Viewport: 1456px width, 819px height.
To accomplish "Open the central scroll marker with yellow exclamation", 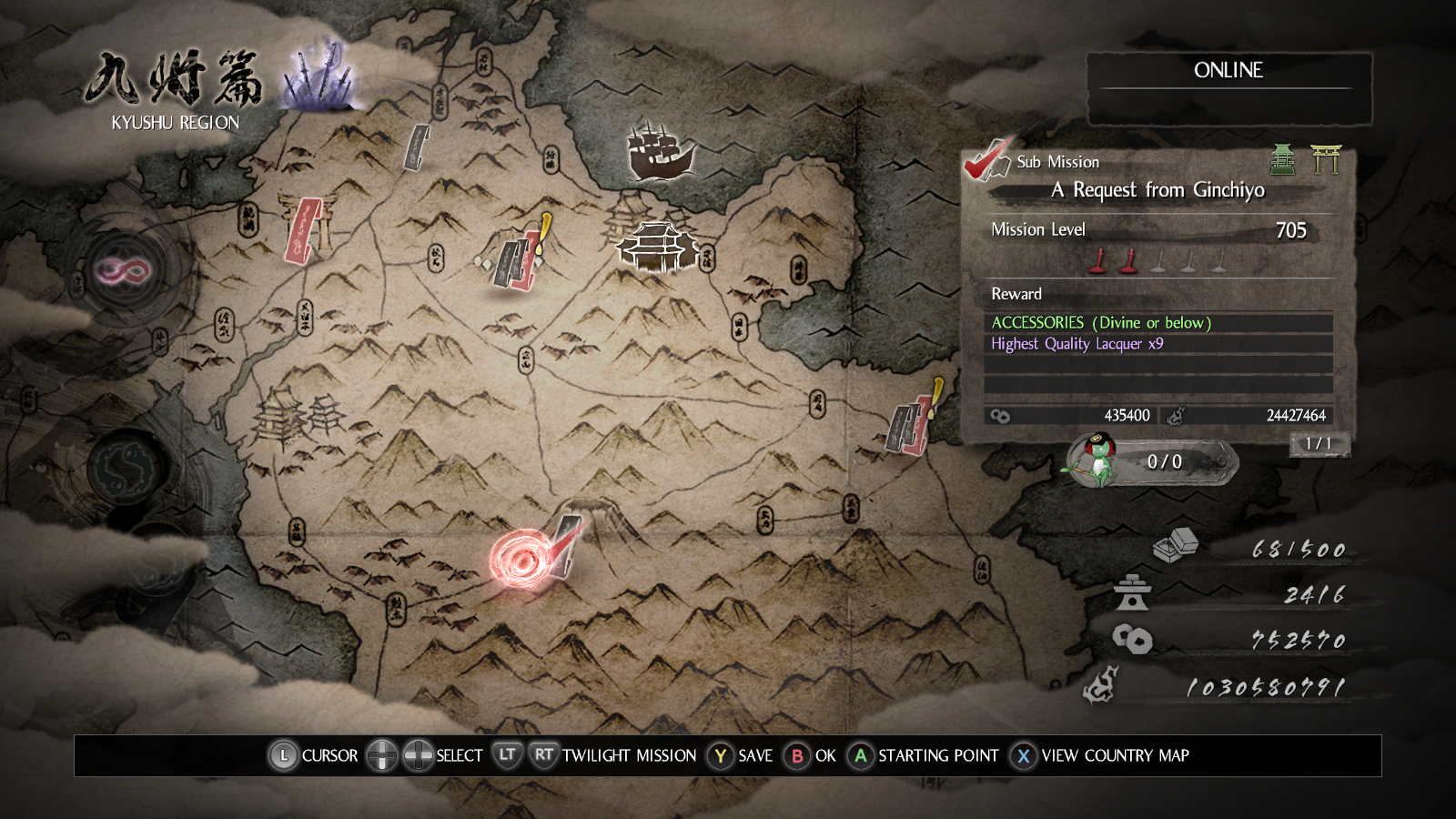I will [519, 260].
